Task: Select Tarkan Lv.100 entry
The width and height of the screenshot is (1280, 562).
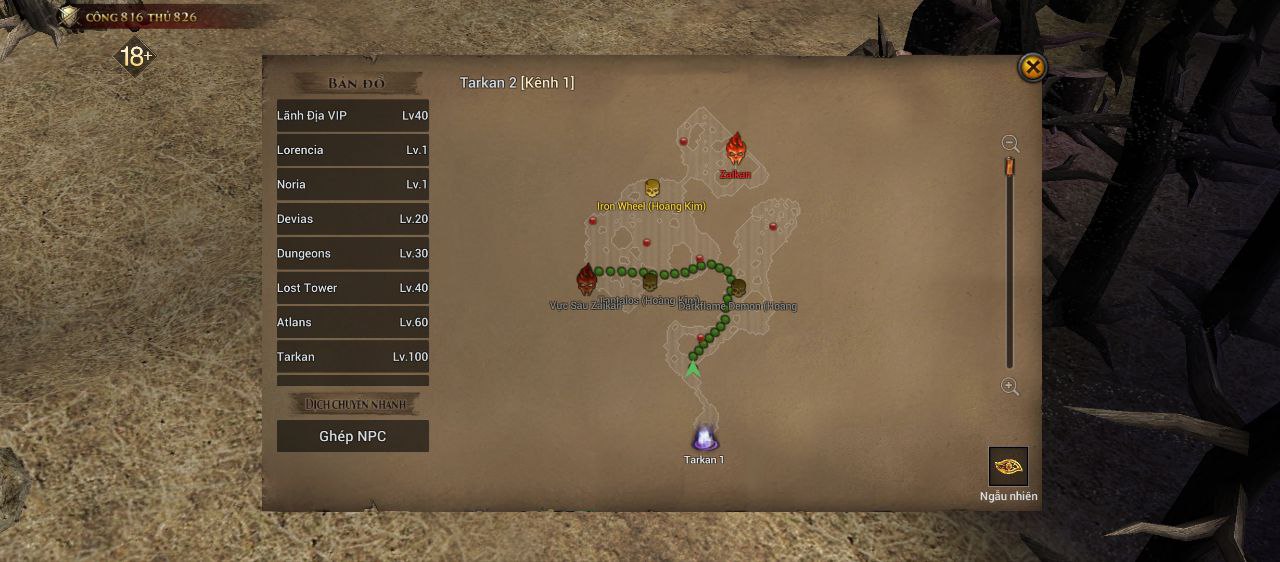Action: point(352,357)
